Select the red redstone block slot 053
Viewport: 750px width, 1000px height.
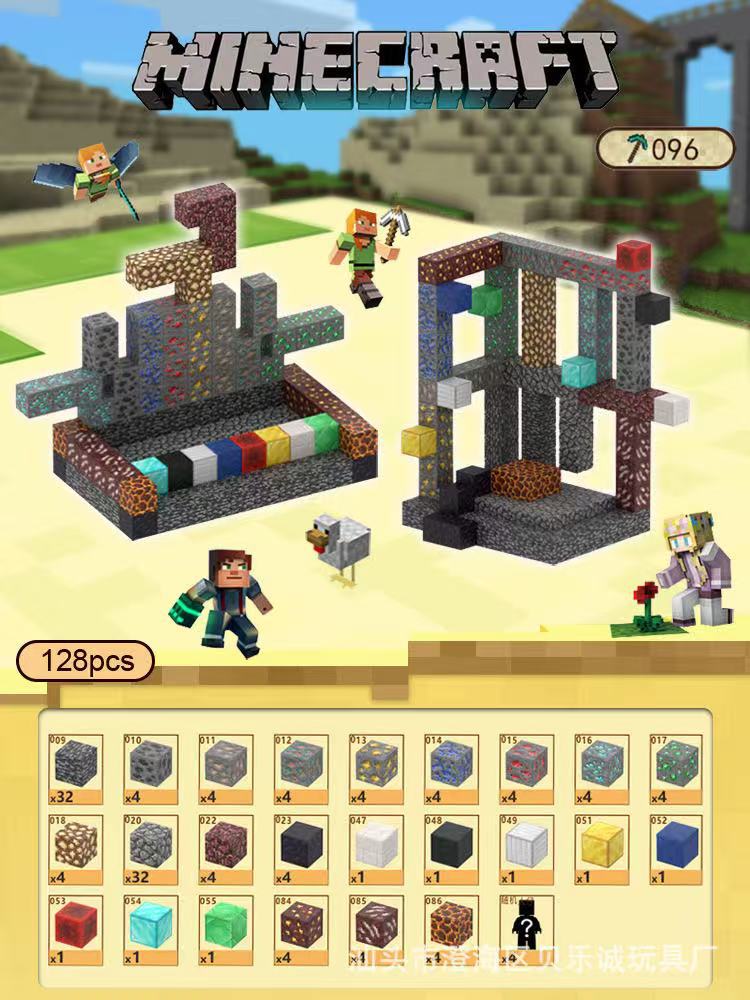point(76,929)
